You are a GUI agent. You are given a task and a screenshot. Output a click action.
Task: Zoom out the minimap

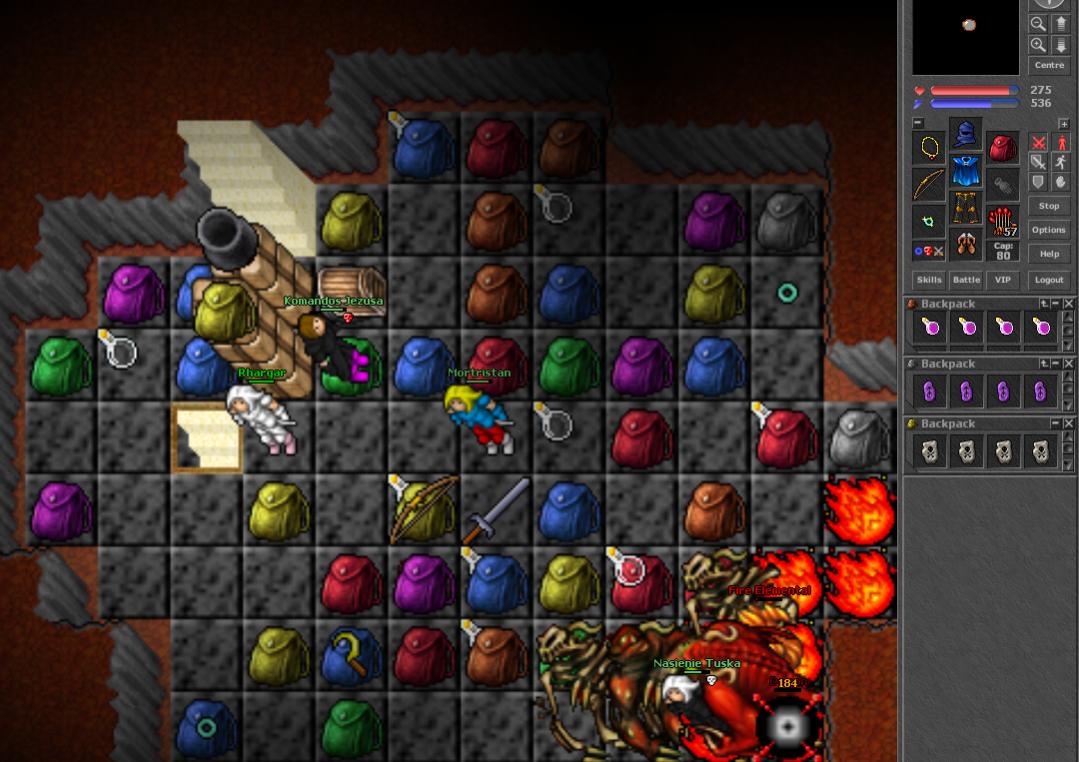click(1038, 23)
